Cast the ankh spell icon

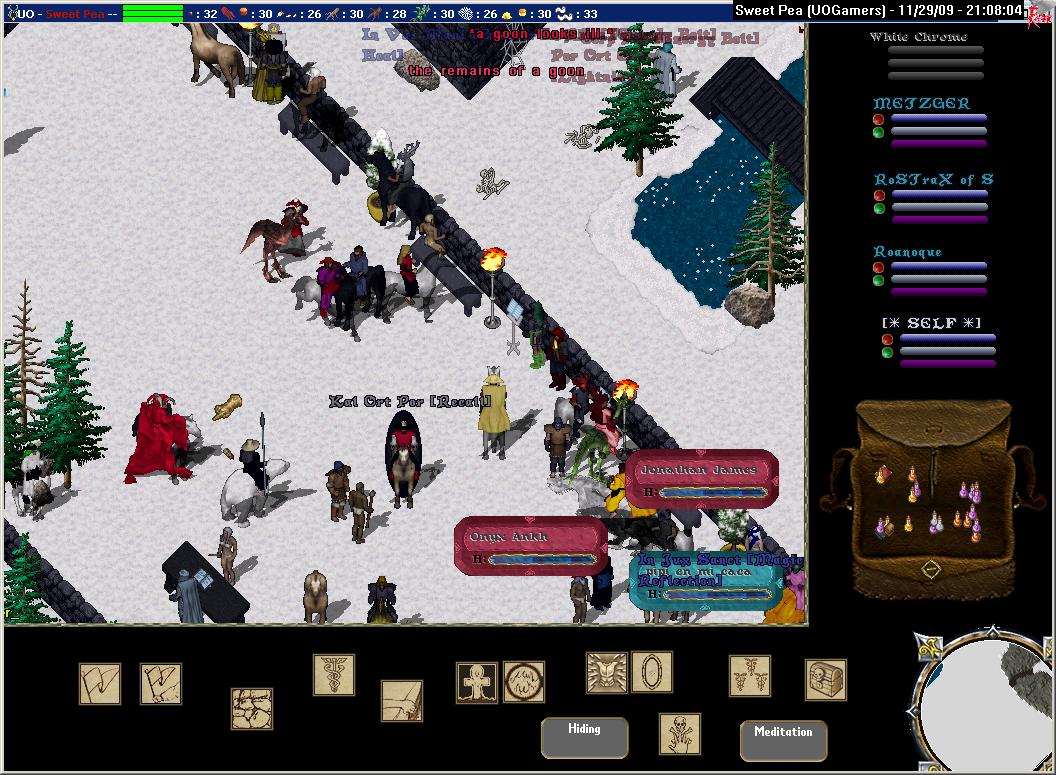pos(477,682)
